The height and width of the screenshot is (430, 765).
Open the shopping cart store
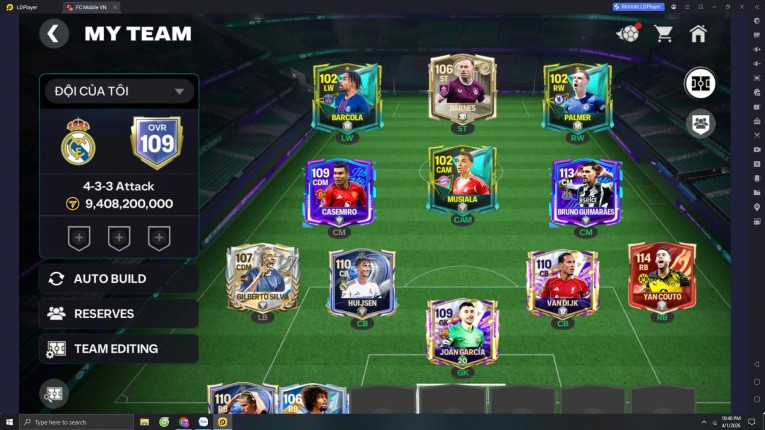point(663,34)
